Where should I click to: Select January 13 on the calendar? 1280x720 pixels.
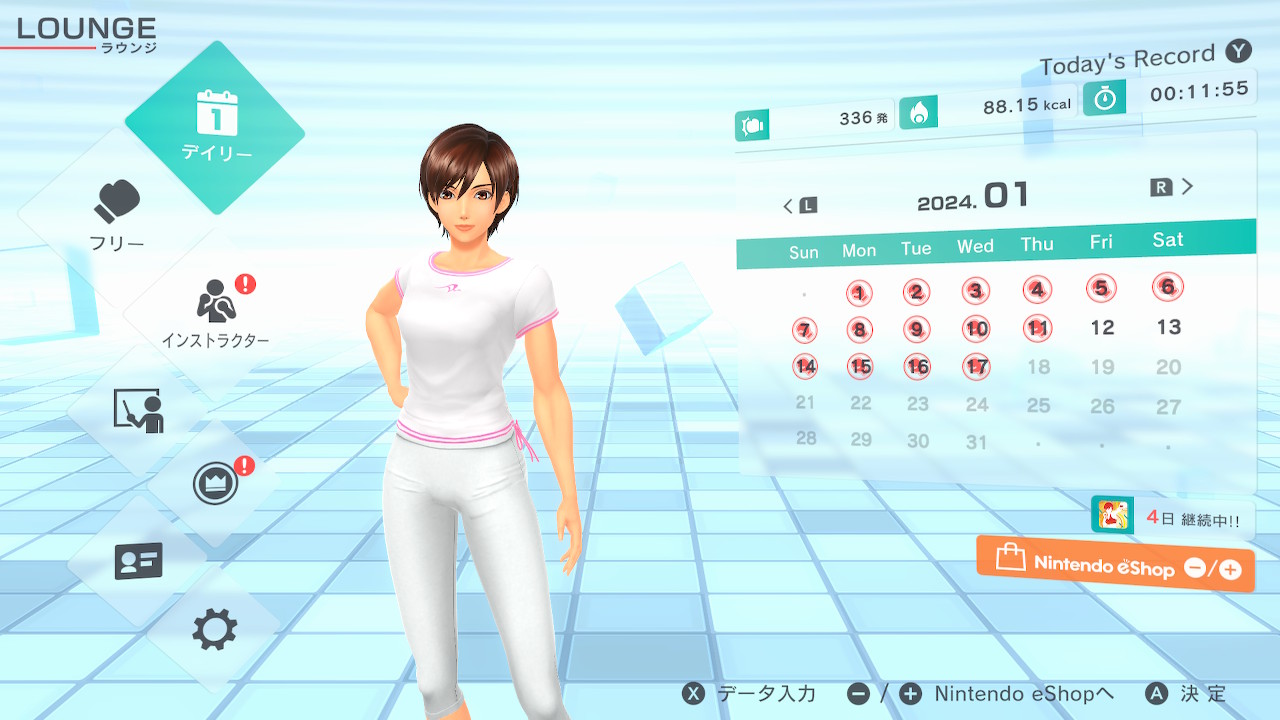[1168, 327]
